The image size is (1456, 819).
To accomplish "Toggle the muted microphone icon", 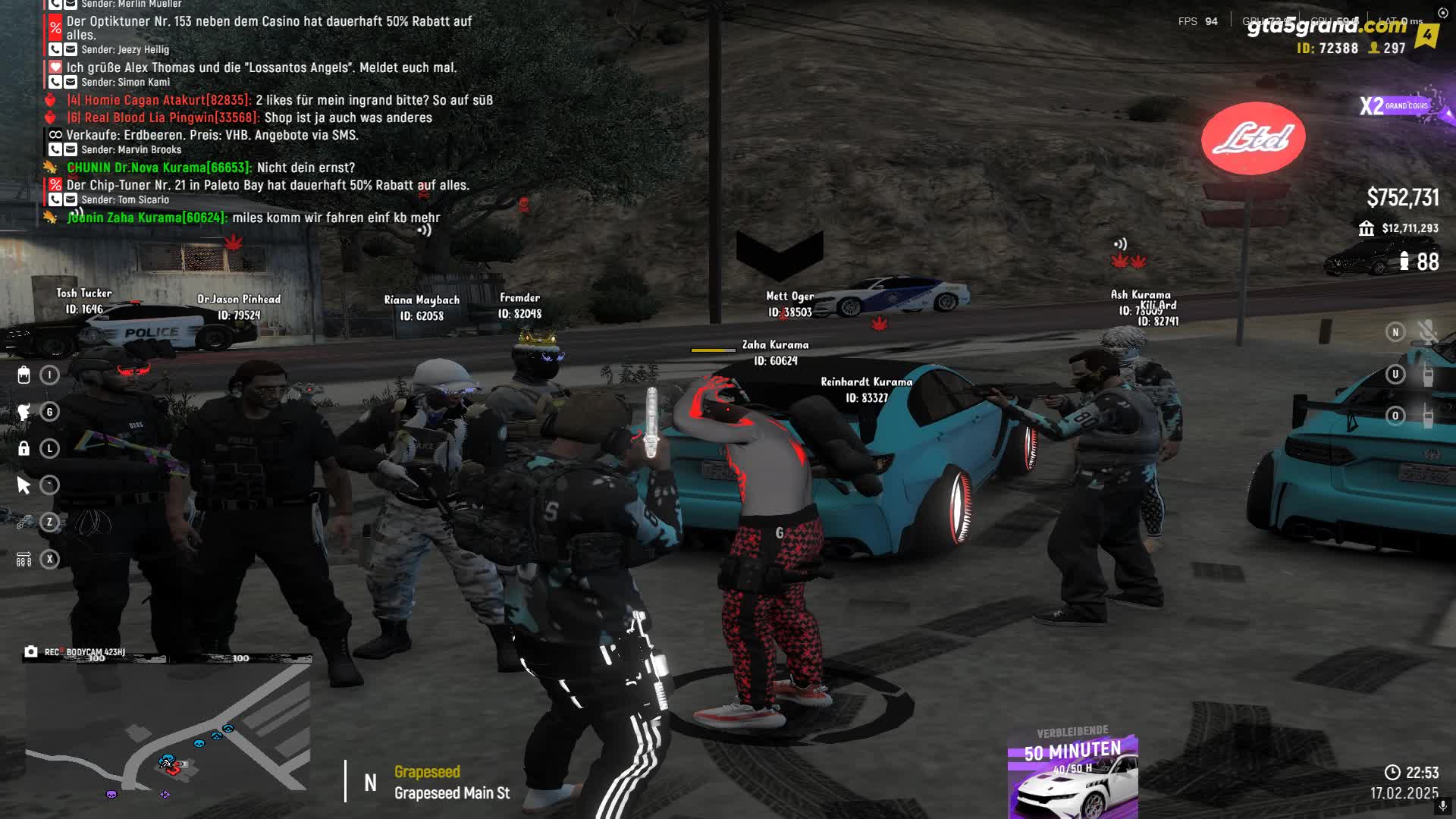I will 1427,332.
